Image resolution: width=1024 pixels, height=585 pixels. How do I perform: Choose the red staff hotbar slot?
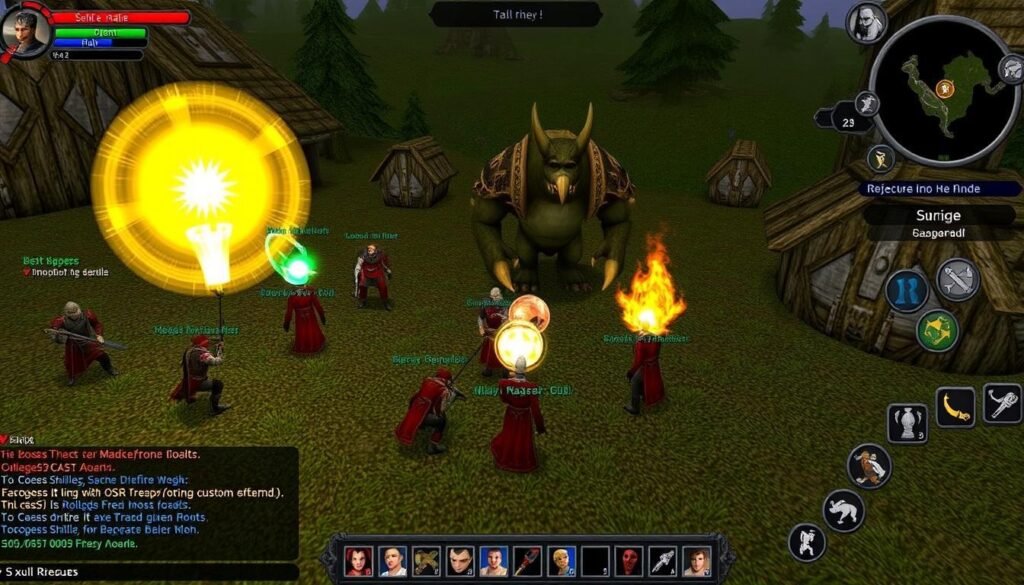pyautogui.click(x=529, y=561)
